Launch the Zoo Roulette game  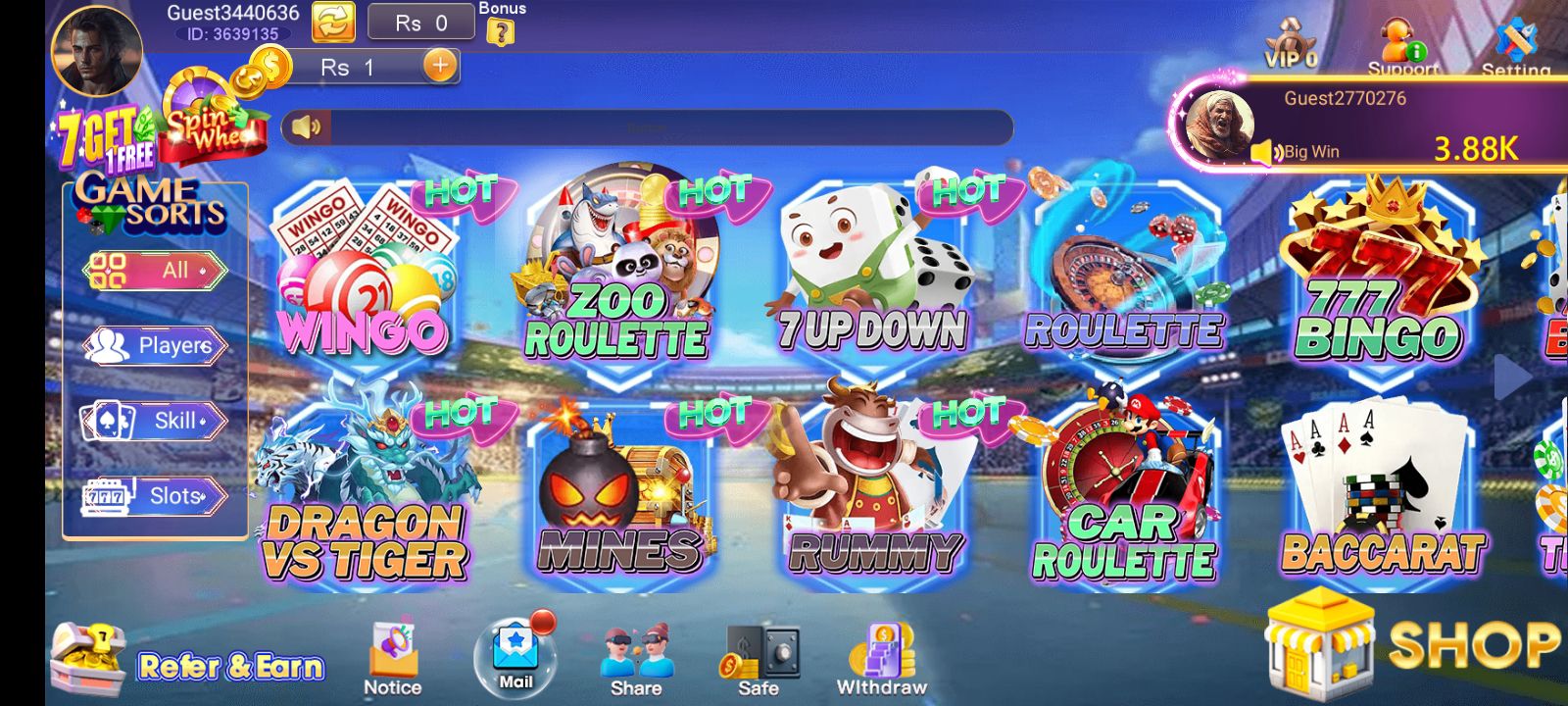[x=615, y=275]
